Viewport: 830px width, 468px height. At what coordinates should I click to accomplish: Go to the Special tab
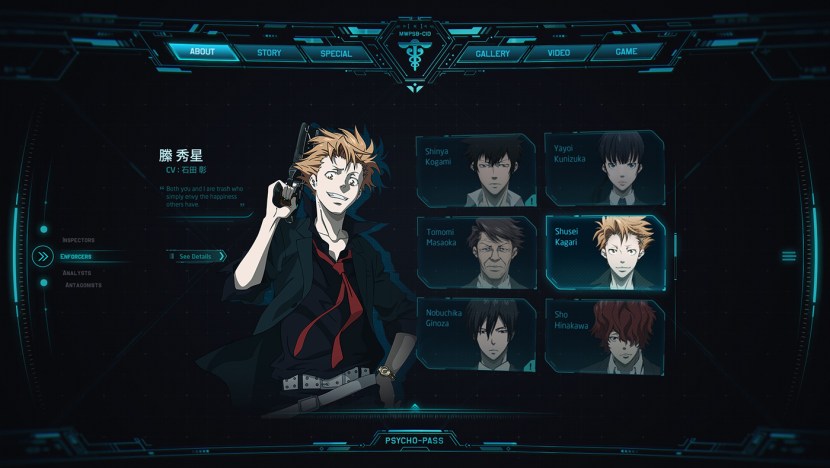click(336, 54)
